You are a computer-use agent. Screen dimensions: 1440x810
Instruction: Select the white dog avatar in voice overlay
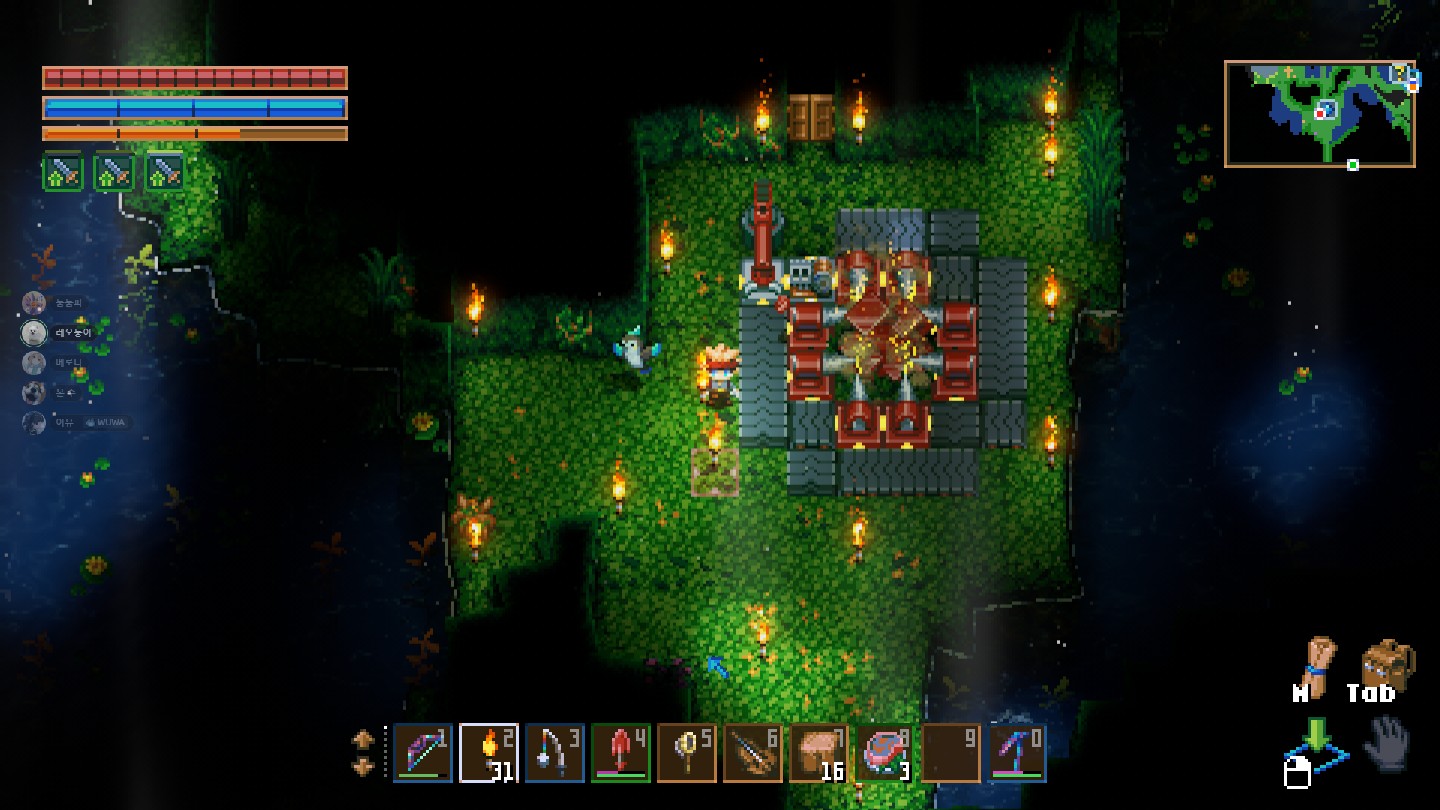pyautogui.click(x=35, y=333)
